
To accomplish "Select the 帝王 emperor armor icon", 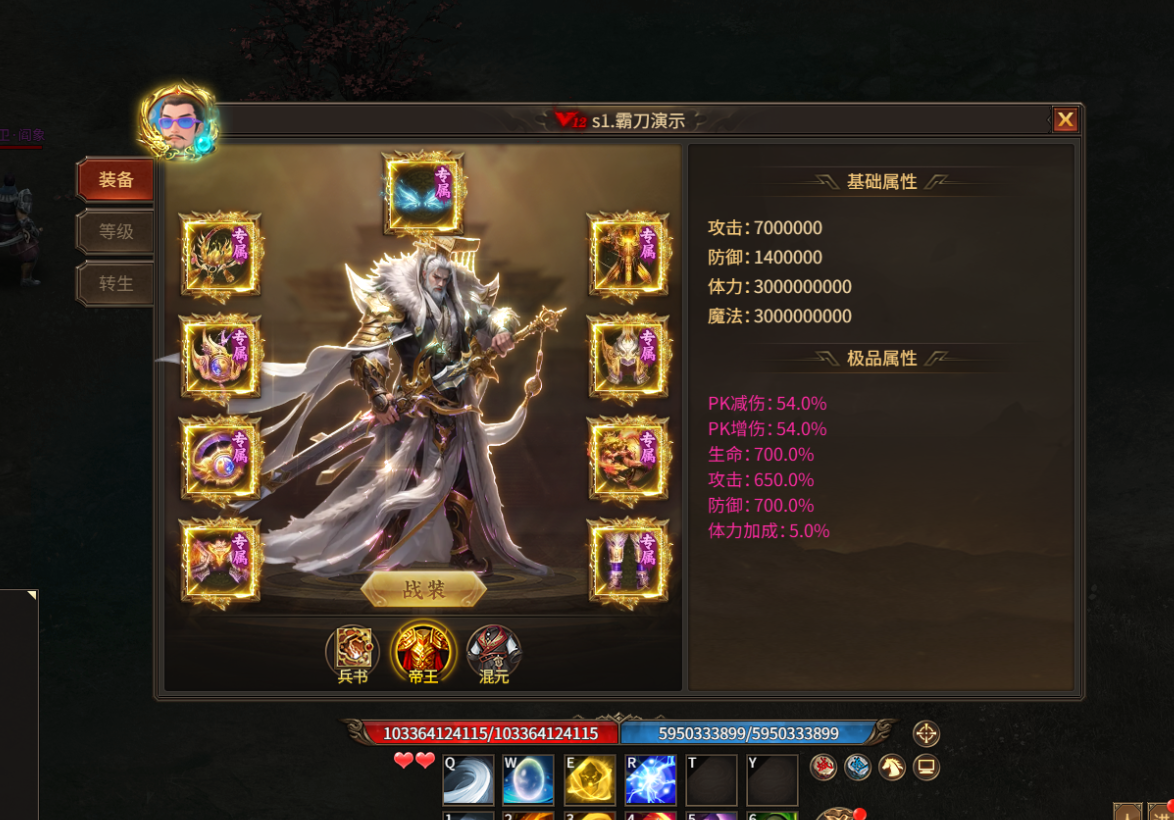I will click(x=423, y=652).
